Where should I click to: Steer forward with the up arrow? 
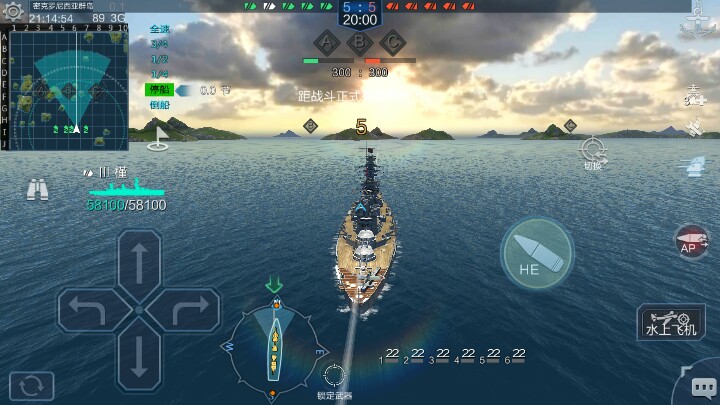(x=139, y=263)
